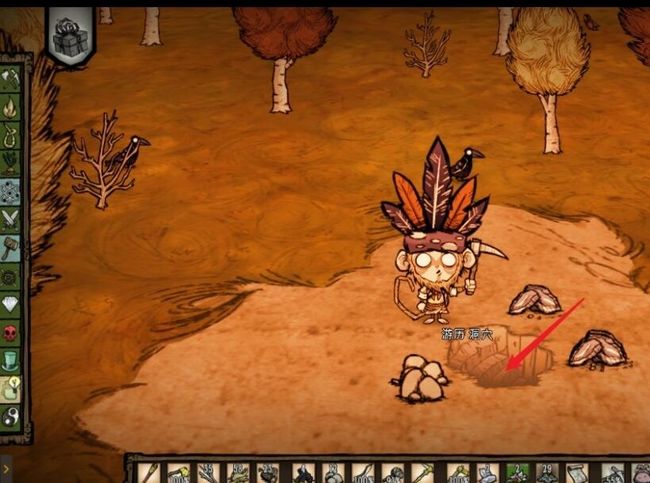The image size is (650, 483).
Task: Open the rope-loop Survival crafting tab
Action: [x=13, y=132]
